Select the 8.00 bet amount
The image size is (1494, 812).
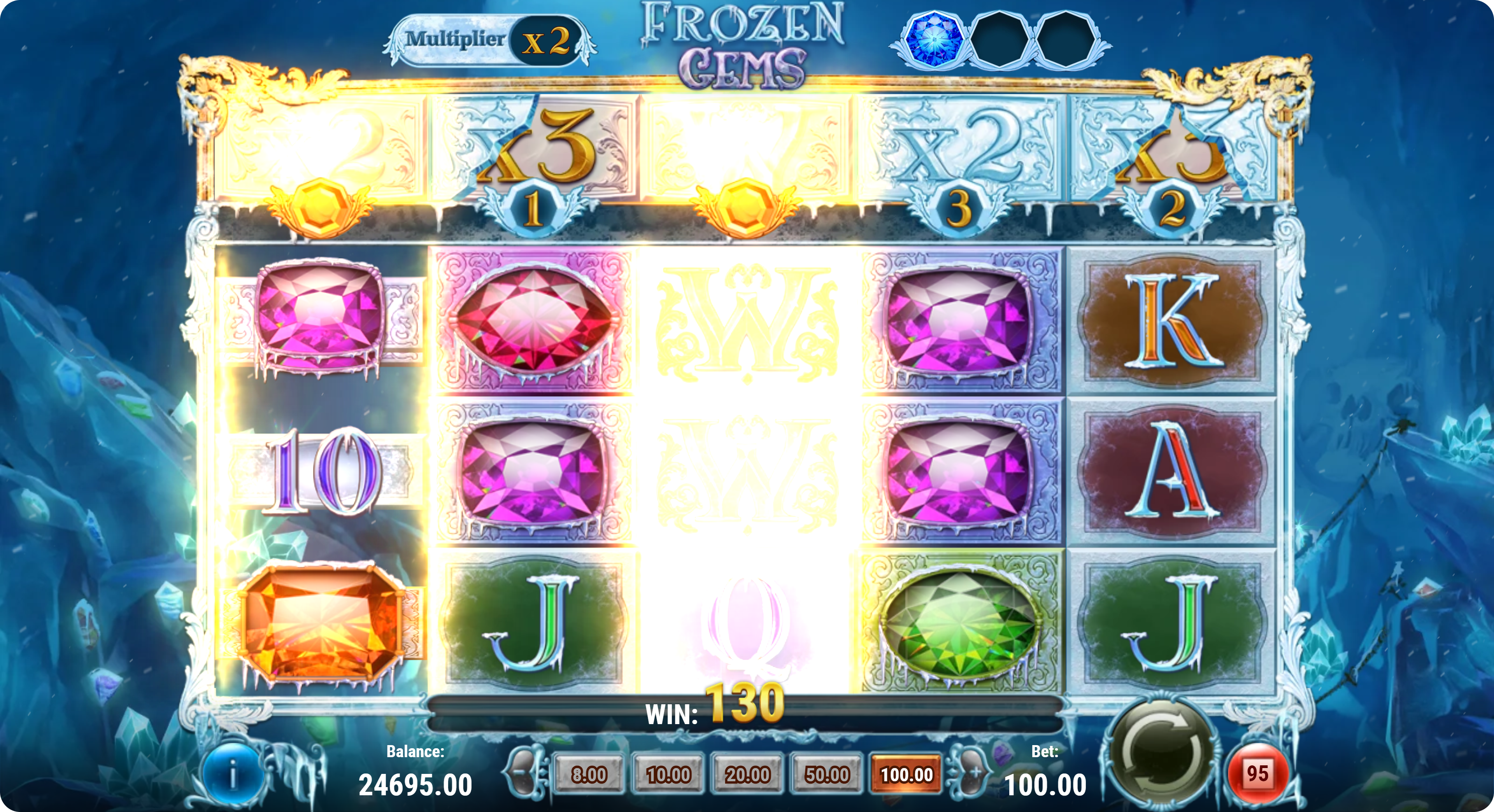(589, 774)
